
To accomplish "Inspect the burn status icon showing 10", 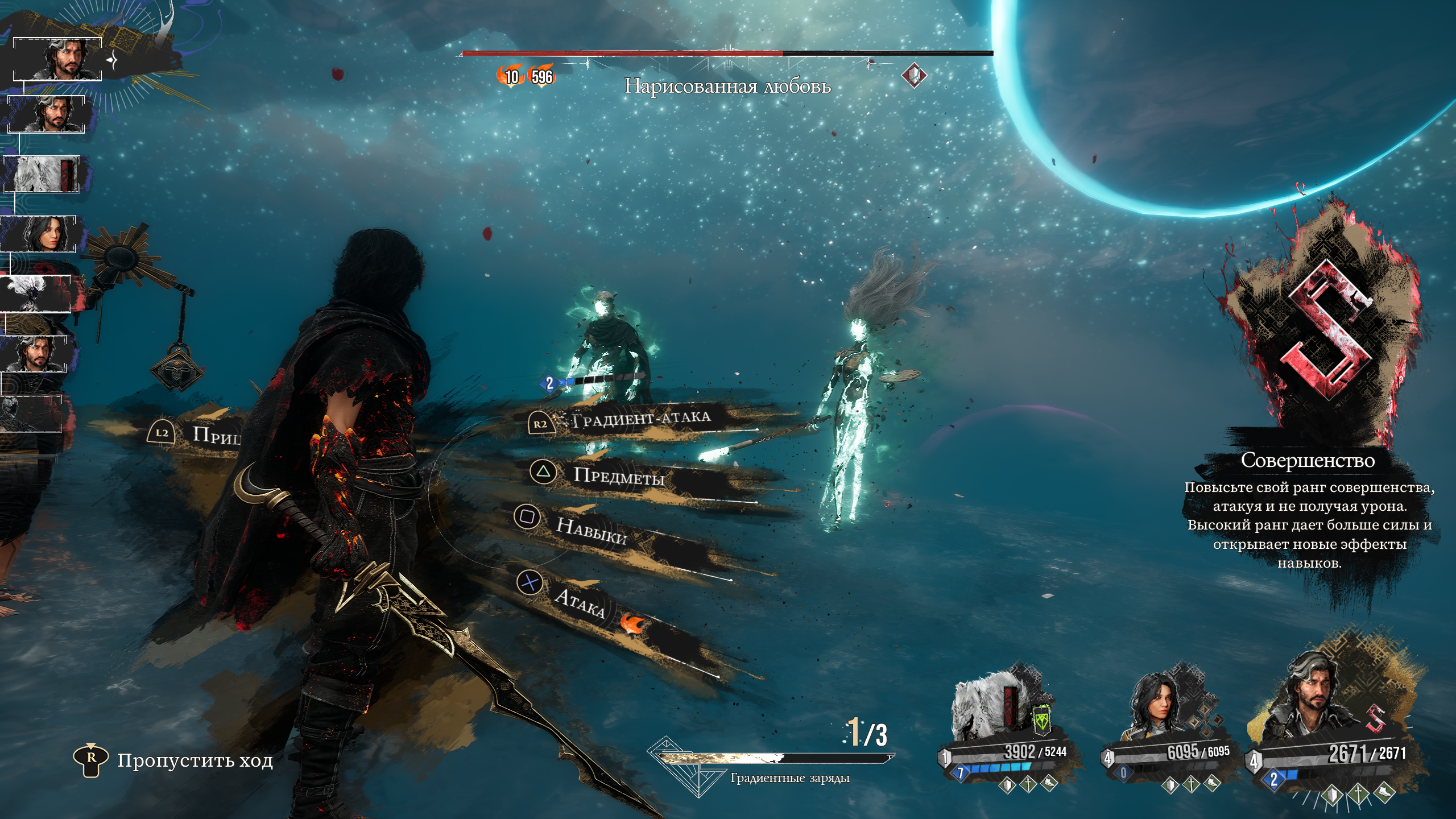I will point(511,76).
